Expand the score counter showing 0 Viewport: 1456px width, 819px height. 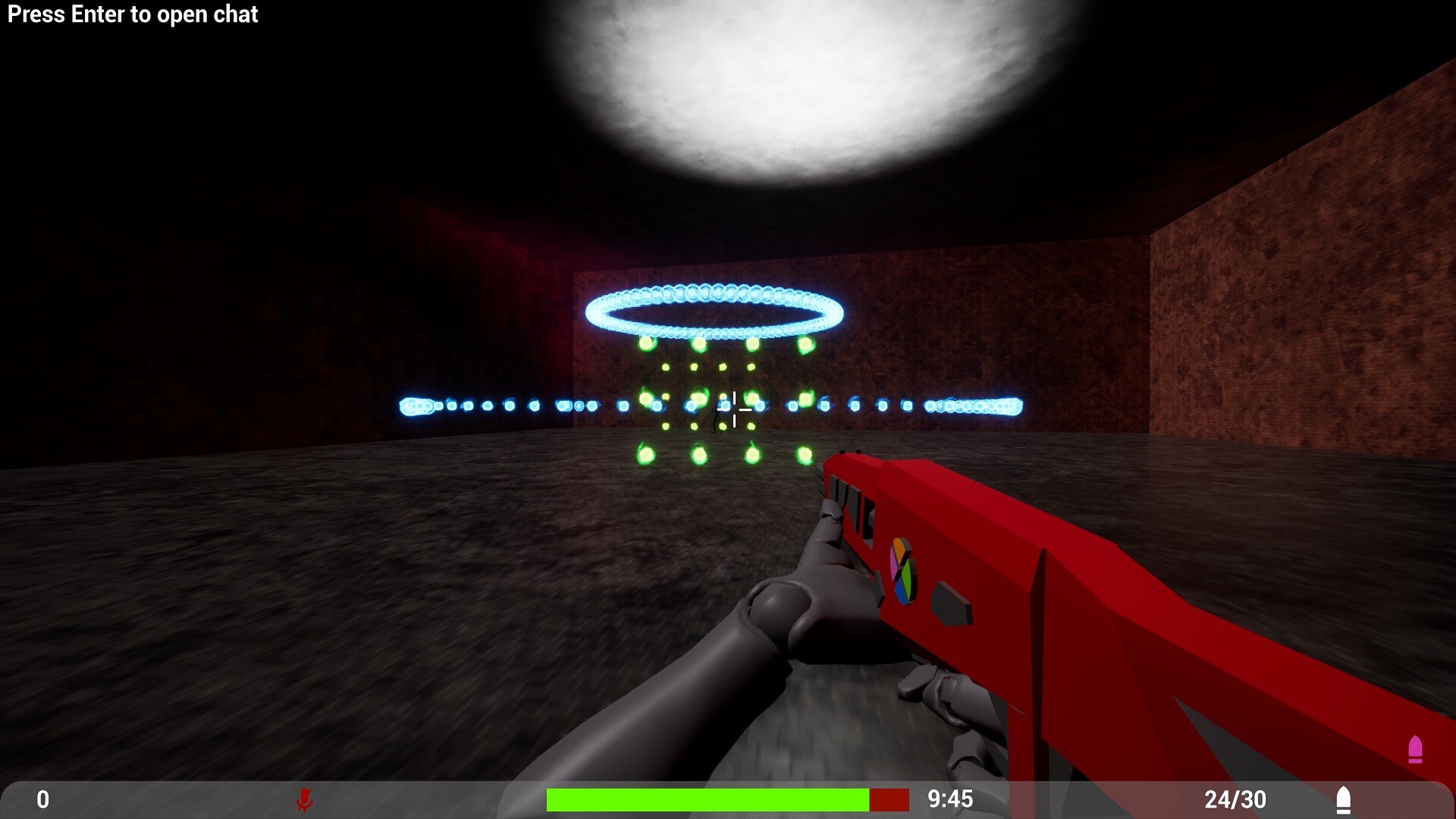point(42,799)
